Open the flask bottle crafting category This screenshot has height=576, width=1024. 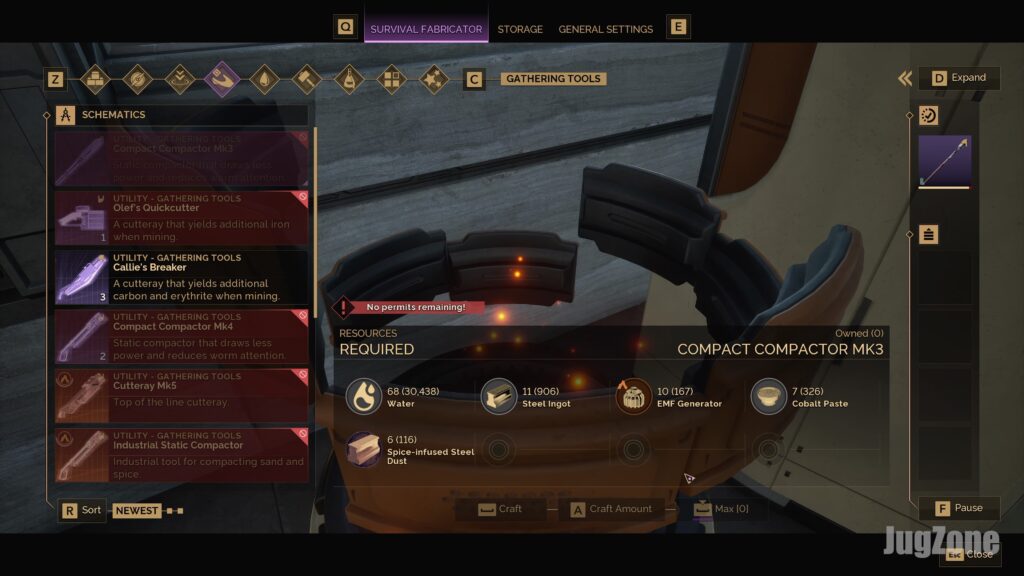pyautogui.click(x=348, y=79)
